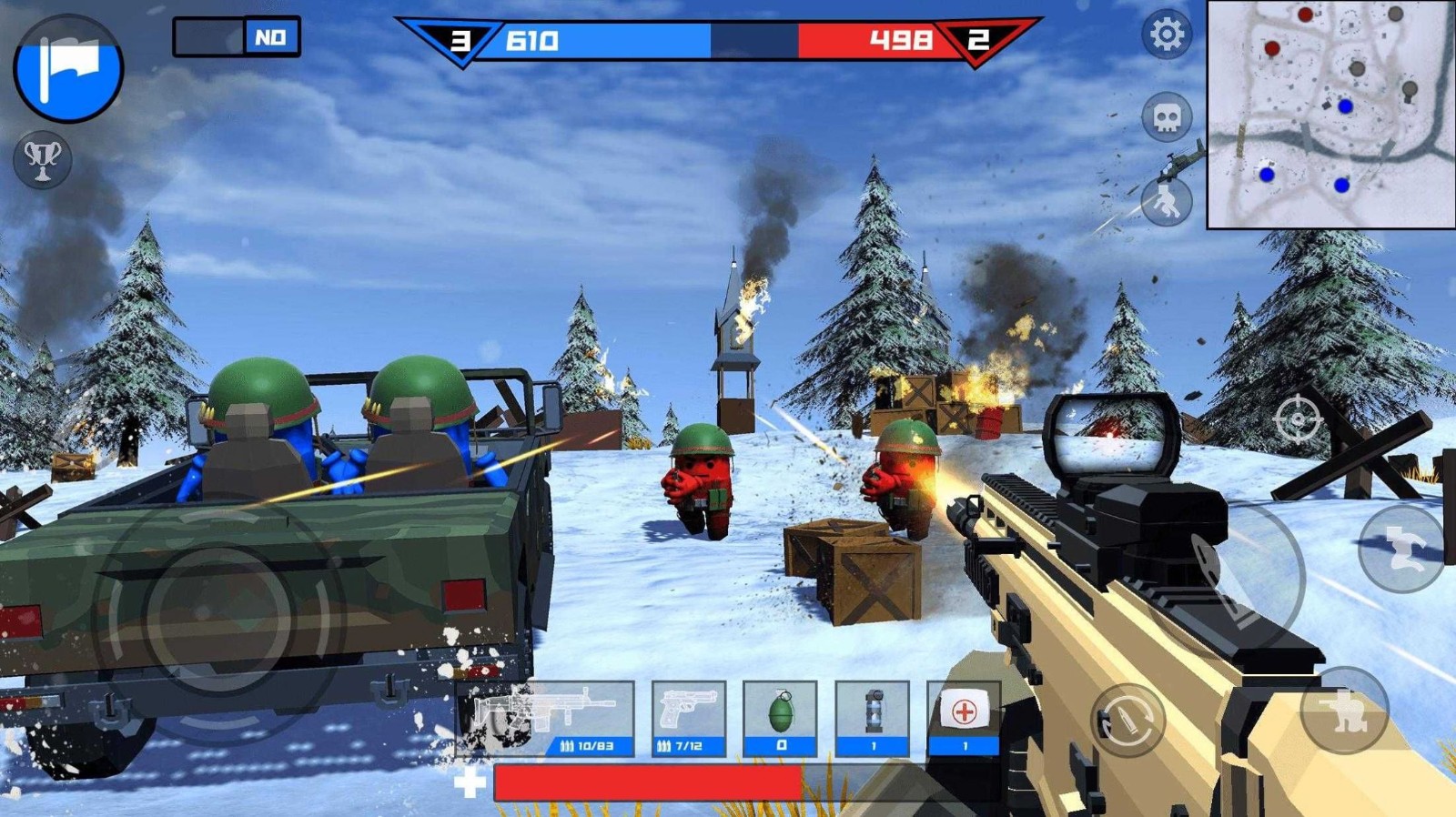Viewport: 1456px width, 817px height.
Task: Select the smoke grenade canister slot
Action: pos(872,719)
